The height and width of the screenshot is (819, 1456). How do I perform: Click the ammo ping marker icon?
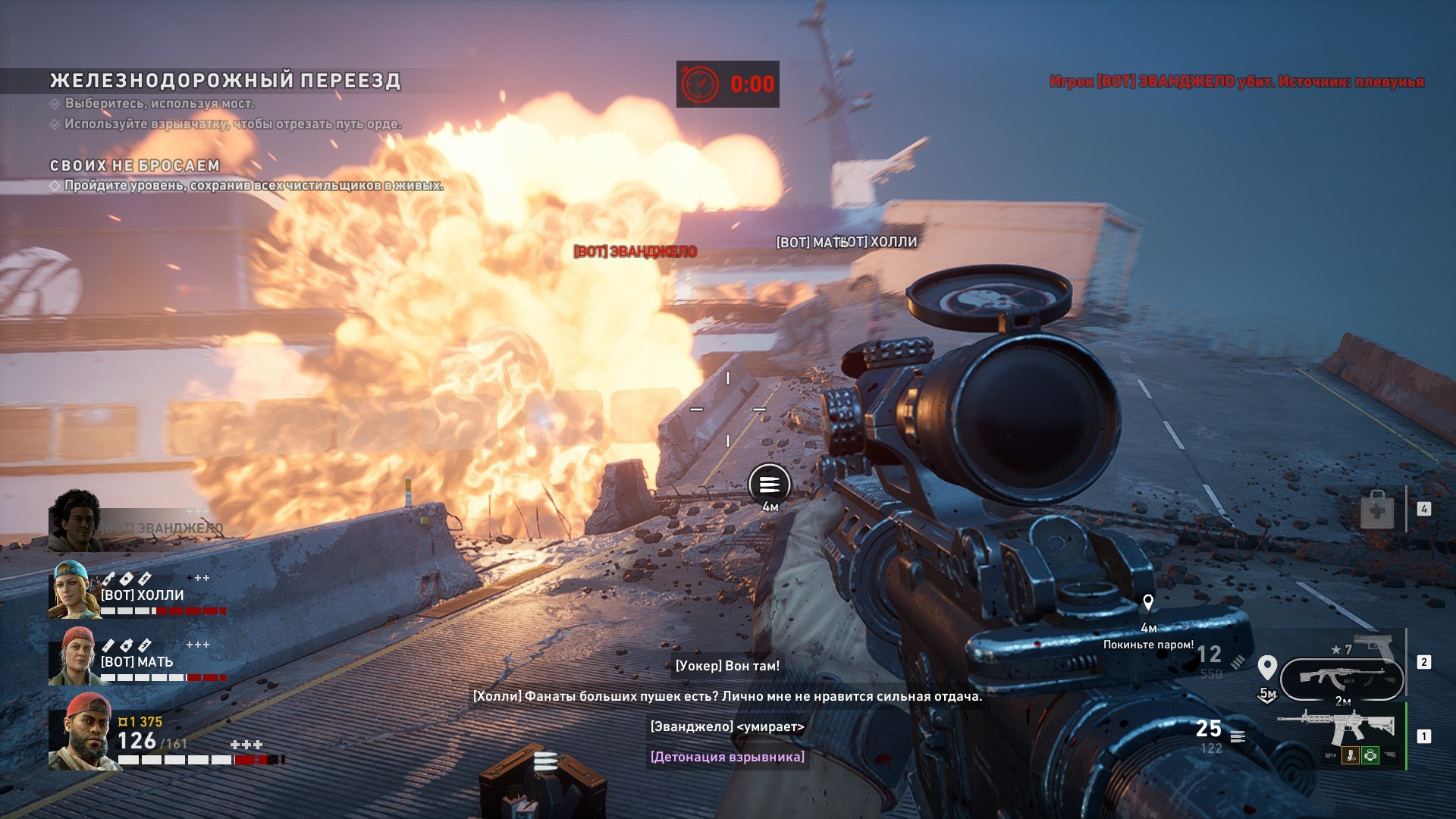tap(770, 484)
